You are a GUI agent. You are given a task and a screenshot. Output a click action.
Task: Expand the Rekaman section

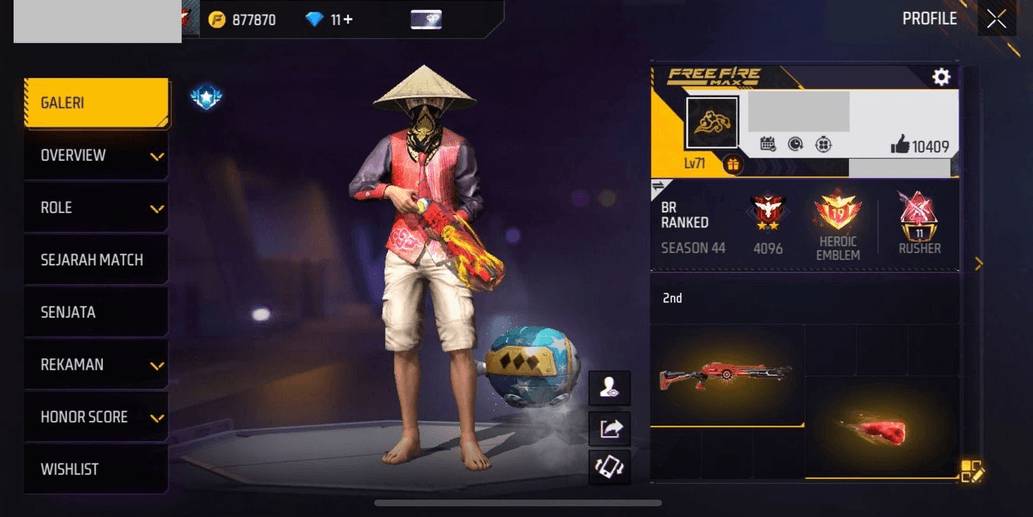pyautogui.click(x=96, y=365)
